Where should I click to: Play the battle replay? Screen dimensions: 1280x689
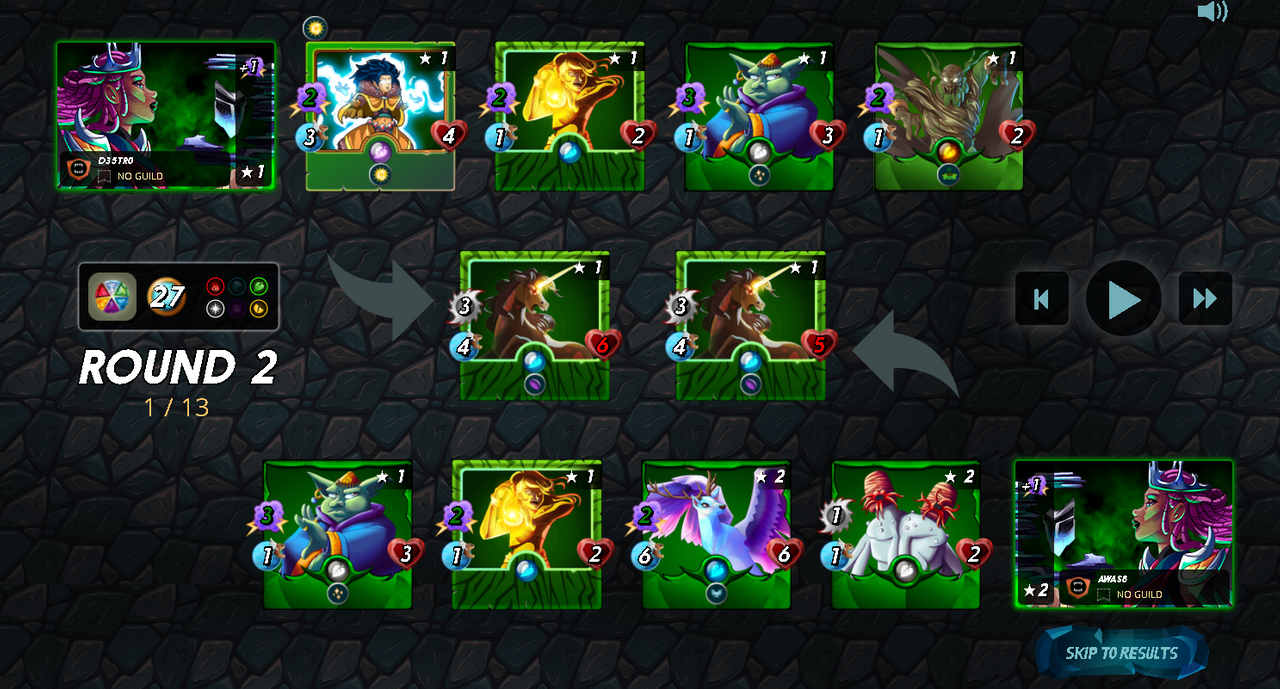1123,299
